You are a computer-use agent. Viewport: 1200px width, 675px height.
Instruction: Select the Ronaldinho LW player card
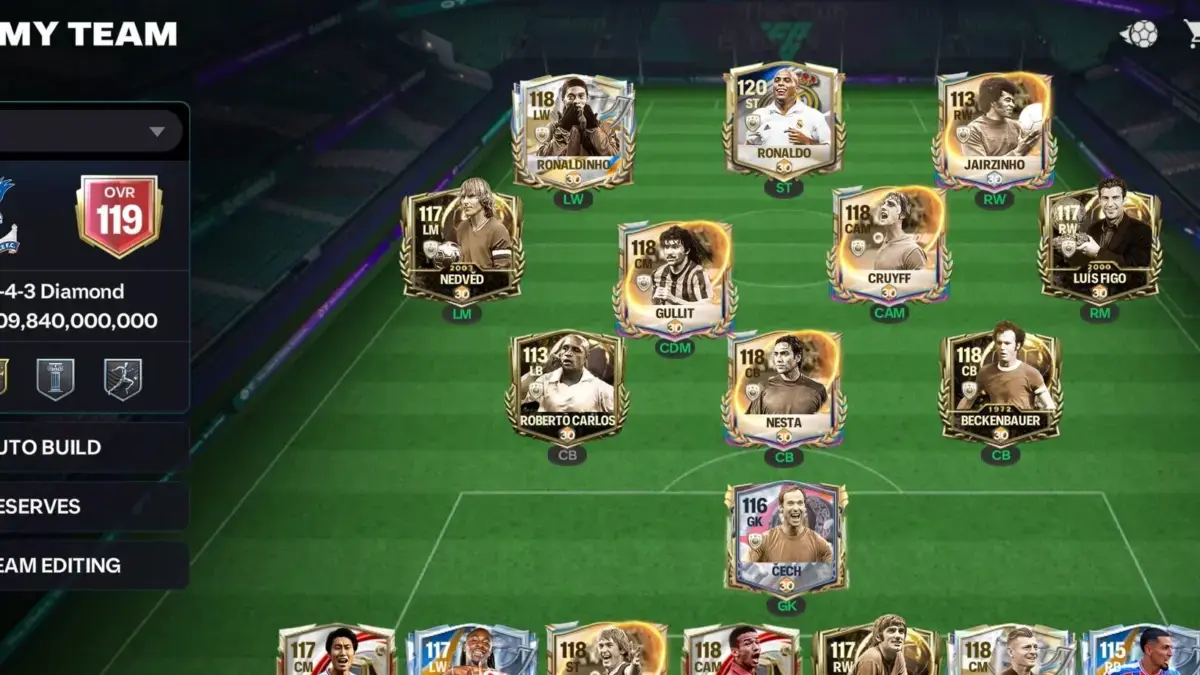[x=573, y=132]
